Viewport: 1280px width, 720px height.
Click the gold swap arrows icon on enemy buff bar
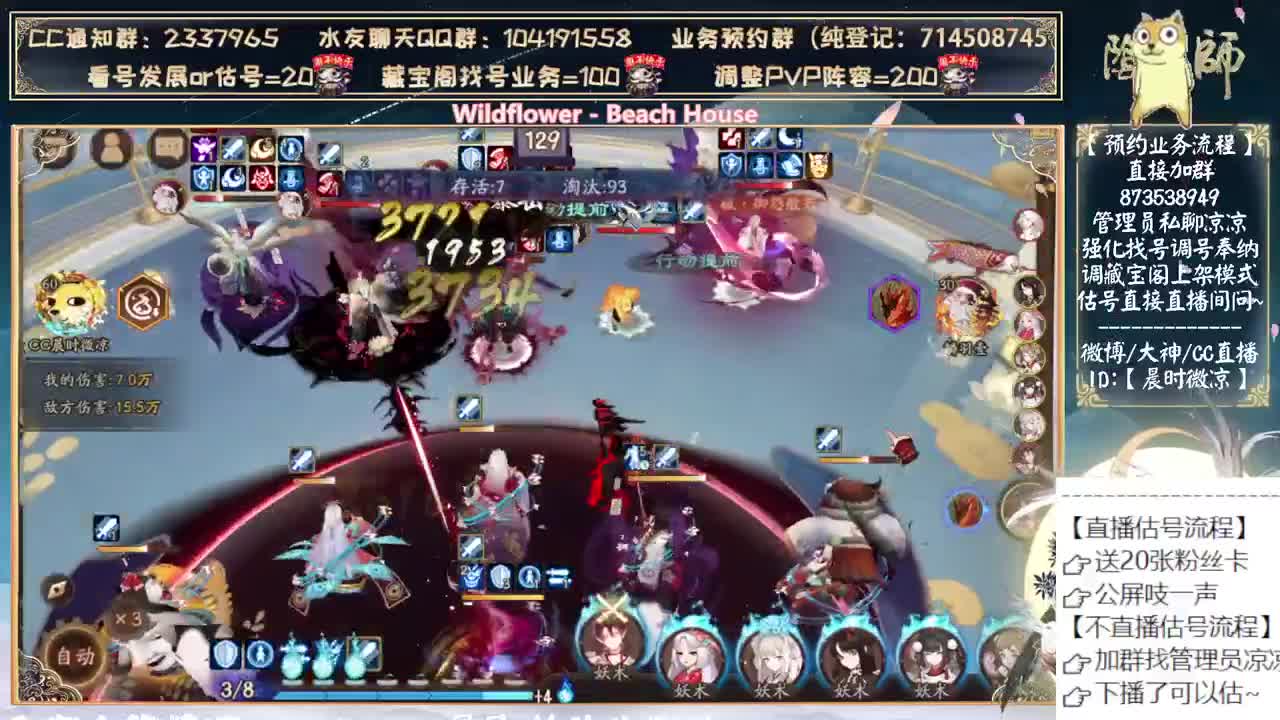[818, 164]
